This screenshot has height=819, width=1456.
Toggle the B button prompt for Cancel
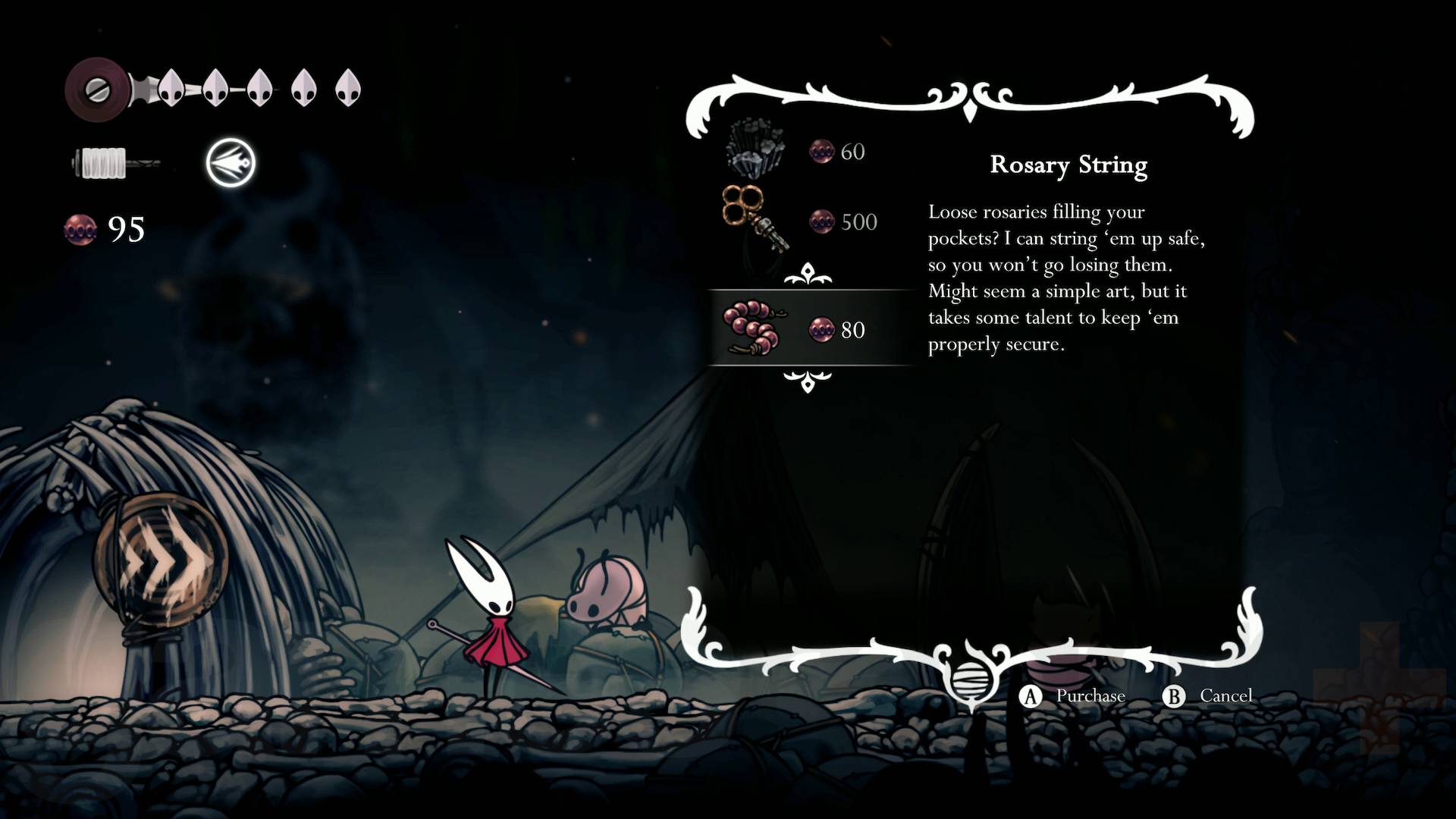pyautogui.click(x=1175, y=695)
